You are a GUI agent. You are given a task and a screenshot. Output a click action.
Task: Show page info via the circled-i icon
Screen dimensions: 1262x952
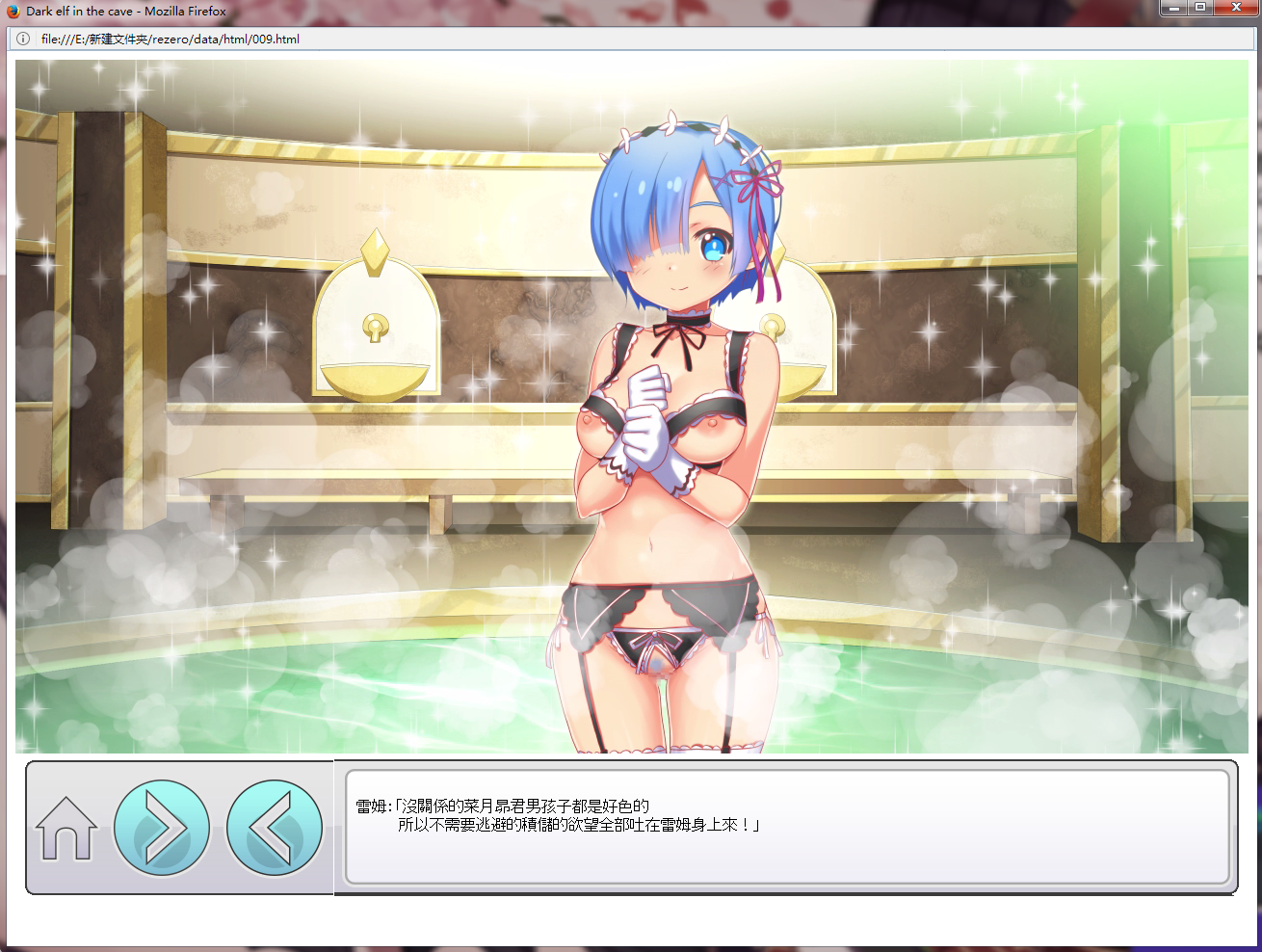[x=24, y=40]
